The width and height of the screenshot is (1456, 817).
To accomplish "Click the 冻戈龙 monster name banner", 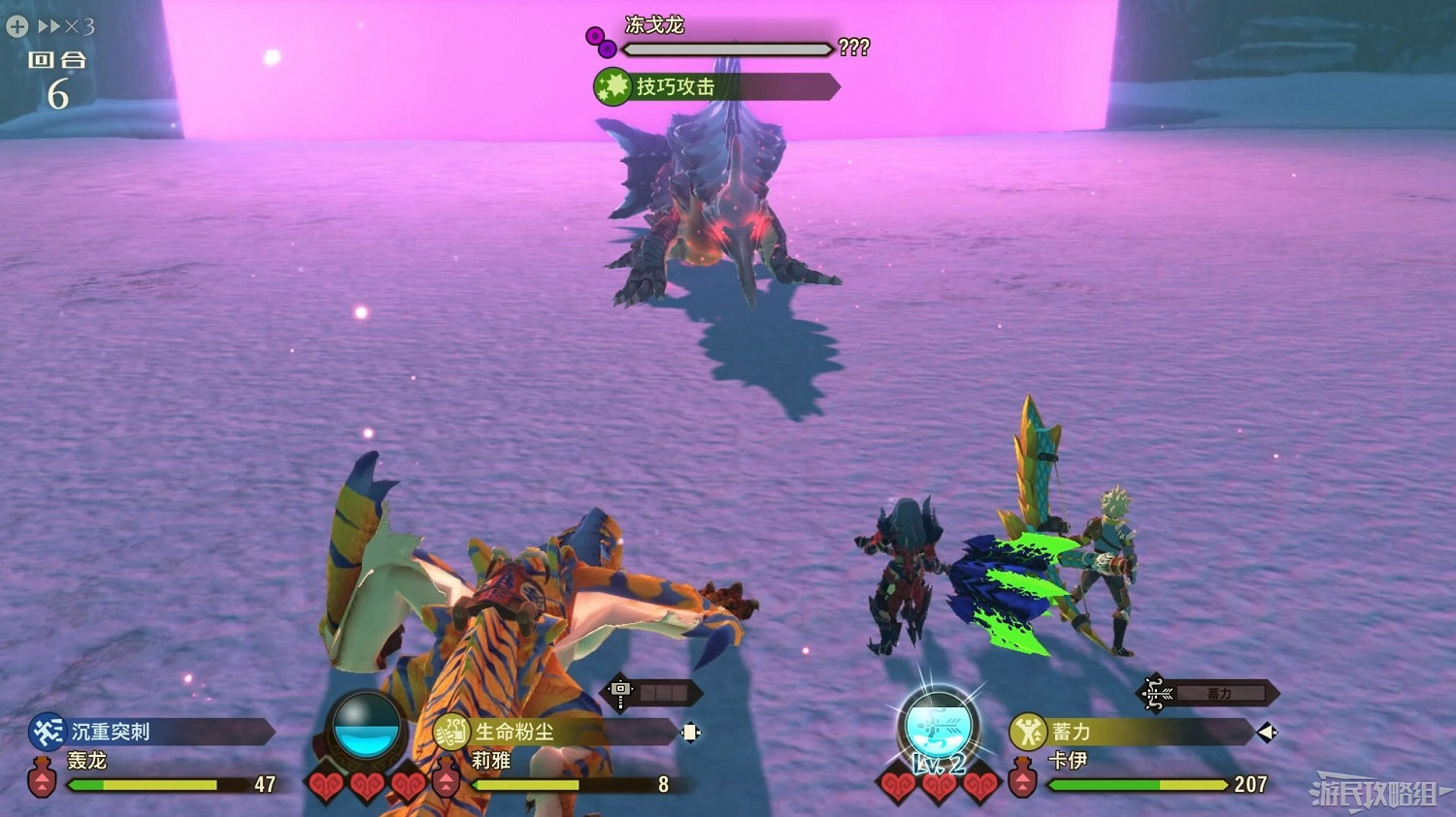I will tap(652, 26).
